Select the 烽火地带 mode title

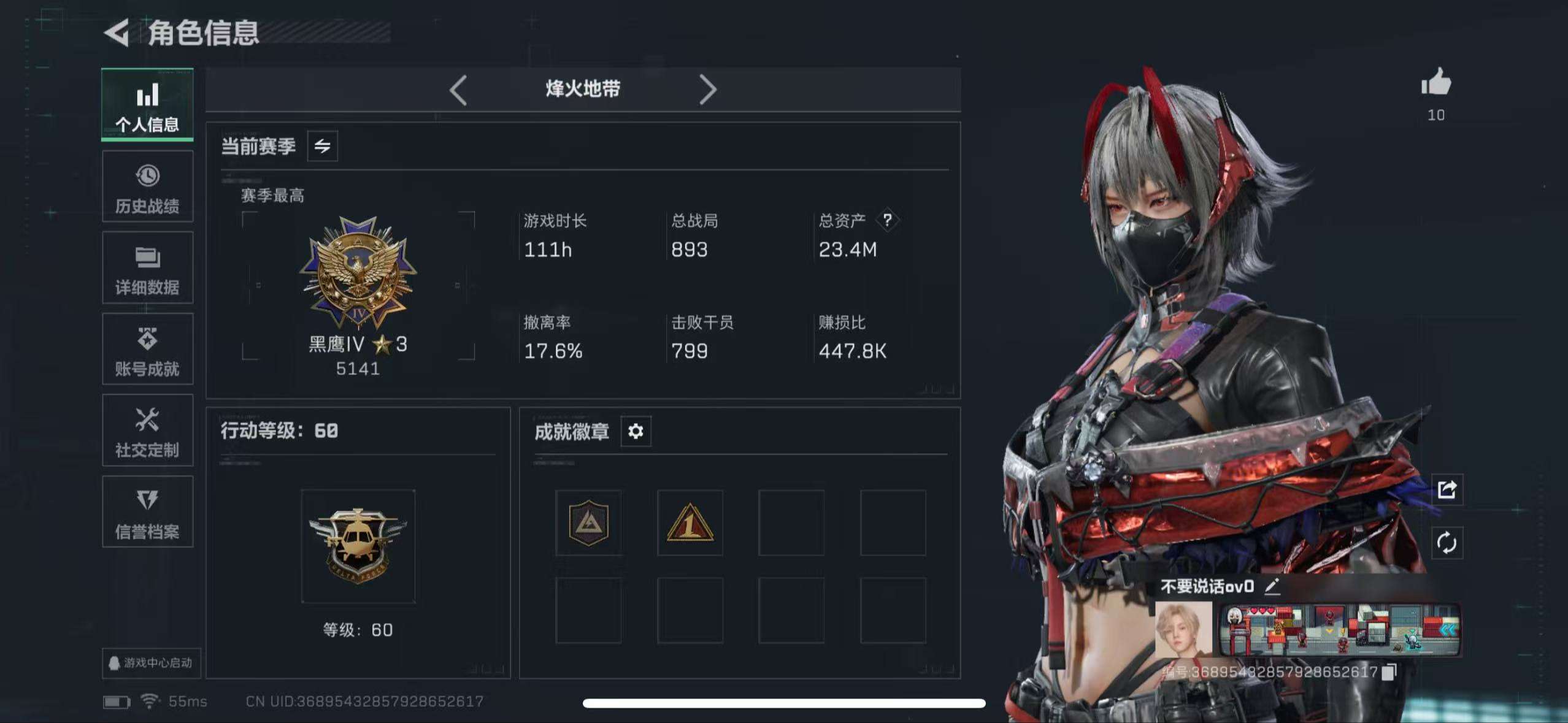(583, 88)
